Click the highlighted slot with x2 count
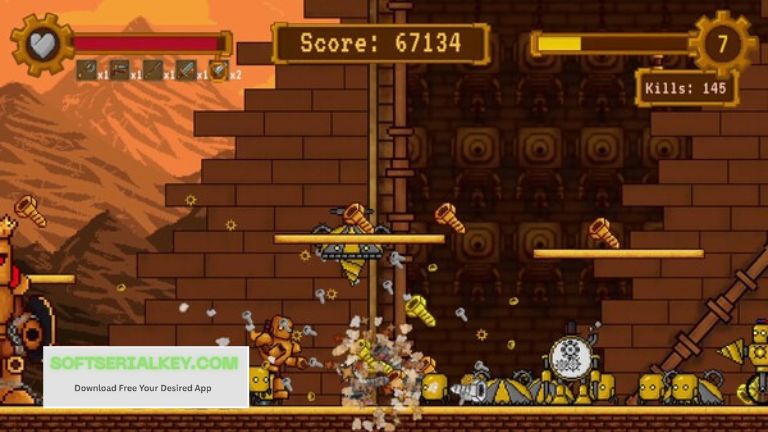 pyautogui.click(x=219, y=69)
